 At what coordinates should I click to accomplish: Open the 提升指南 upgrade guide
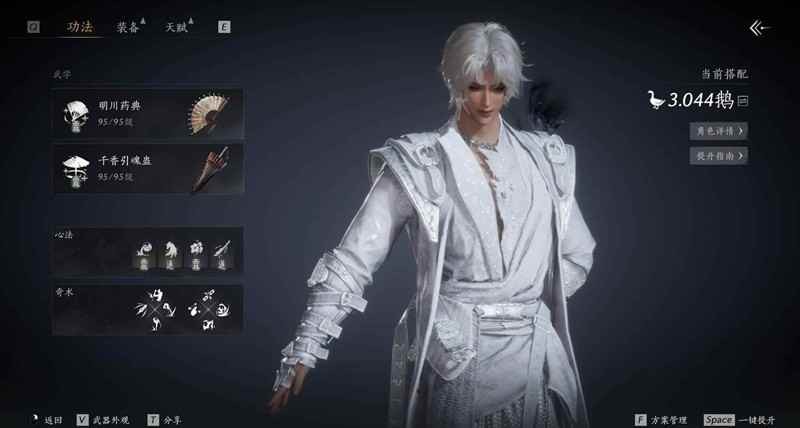pos(719,156)
